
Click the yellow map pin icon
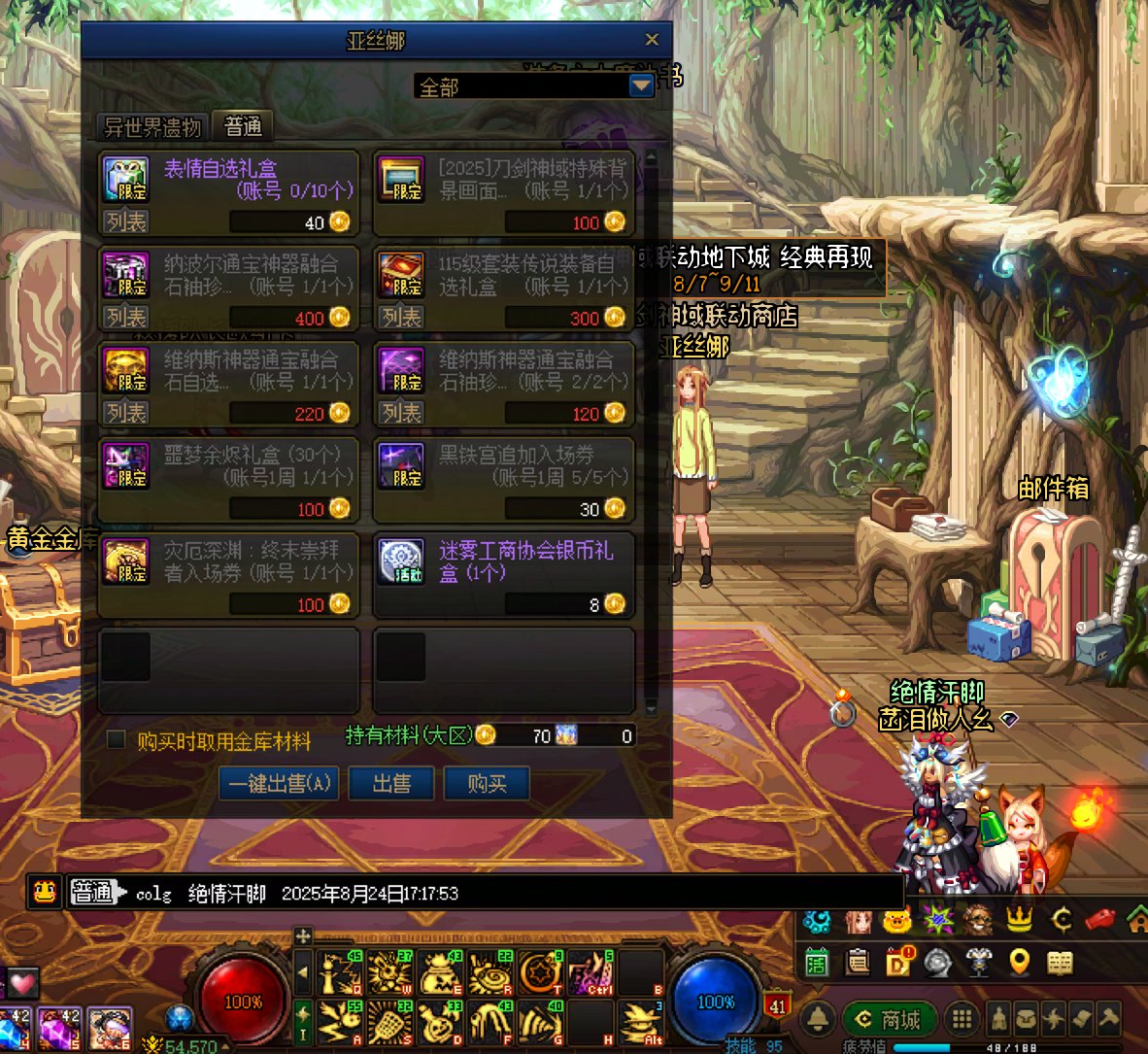1019,962
